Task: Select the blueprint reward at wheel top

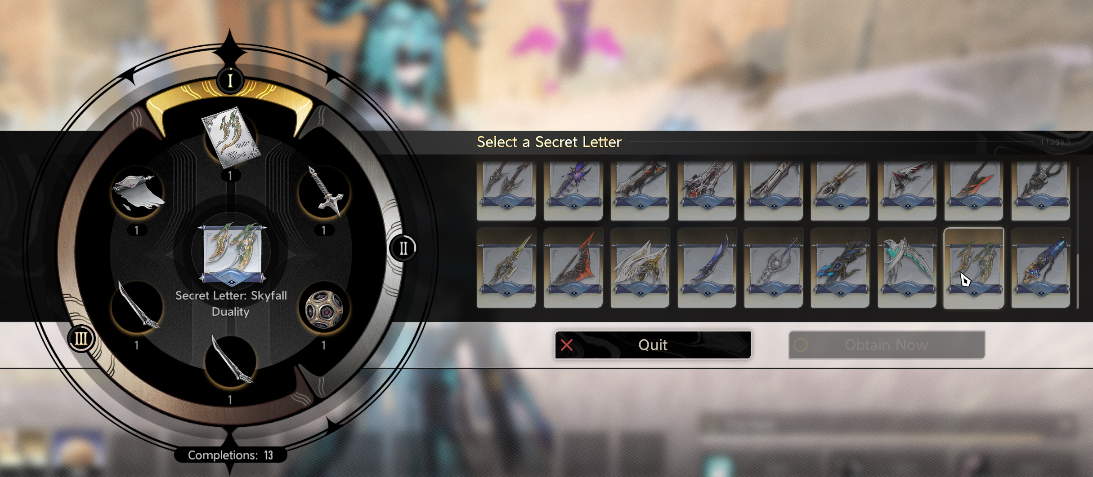Action: coord(229,137)
